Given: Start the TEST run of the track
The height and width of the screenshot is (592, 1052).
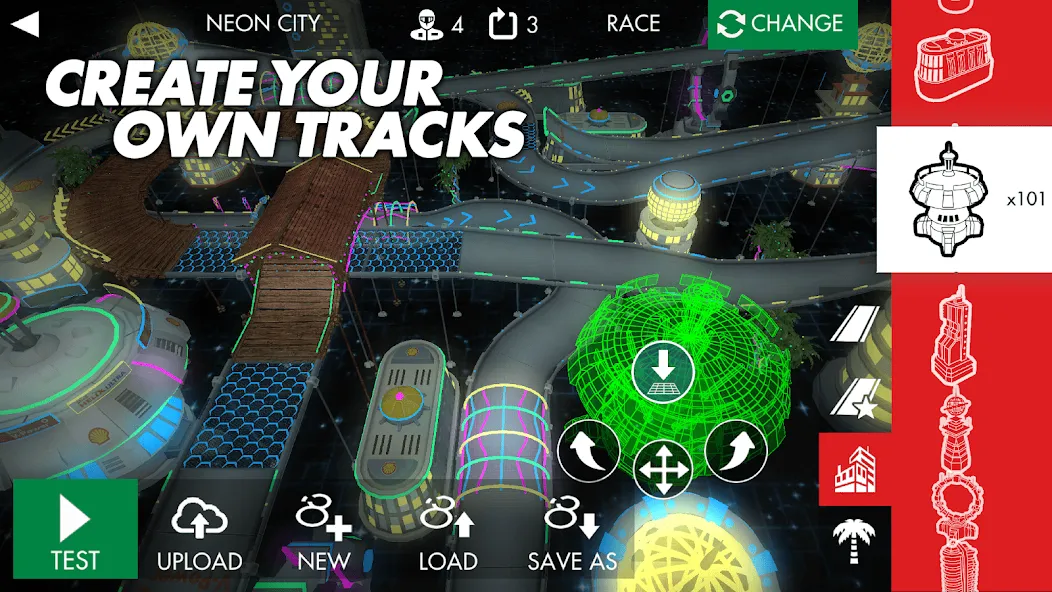Looking at the screenshot, I should pyautogui.click(x=75, y=528).
